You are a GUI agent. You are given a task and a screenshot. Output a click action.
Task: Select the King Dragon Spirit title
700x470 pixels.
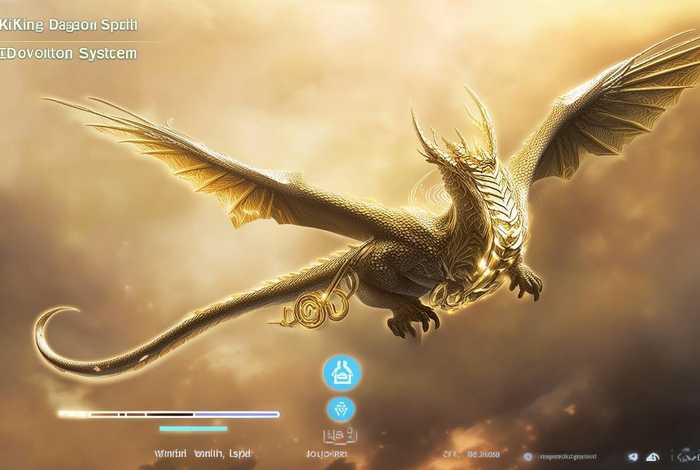[x=69, y=24]
